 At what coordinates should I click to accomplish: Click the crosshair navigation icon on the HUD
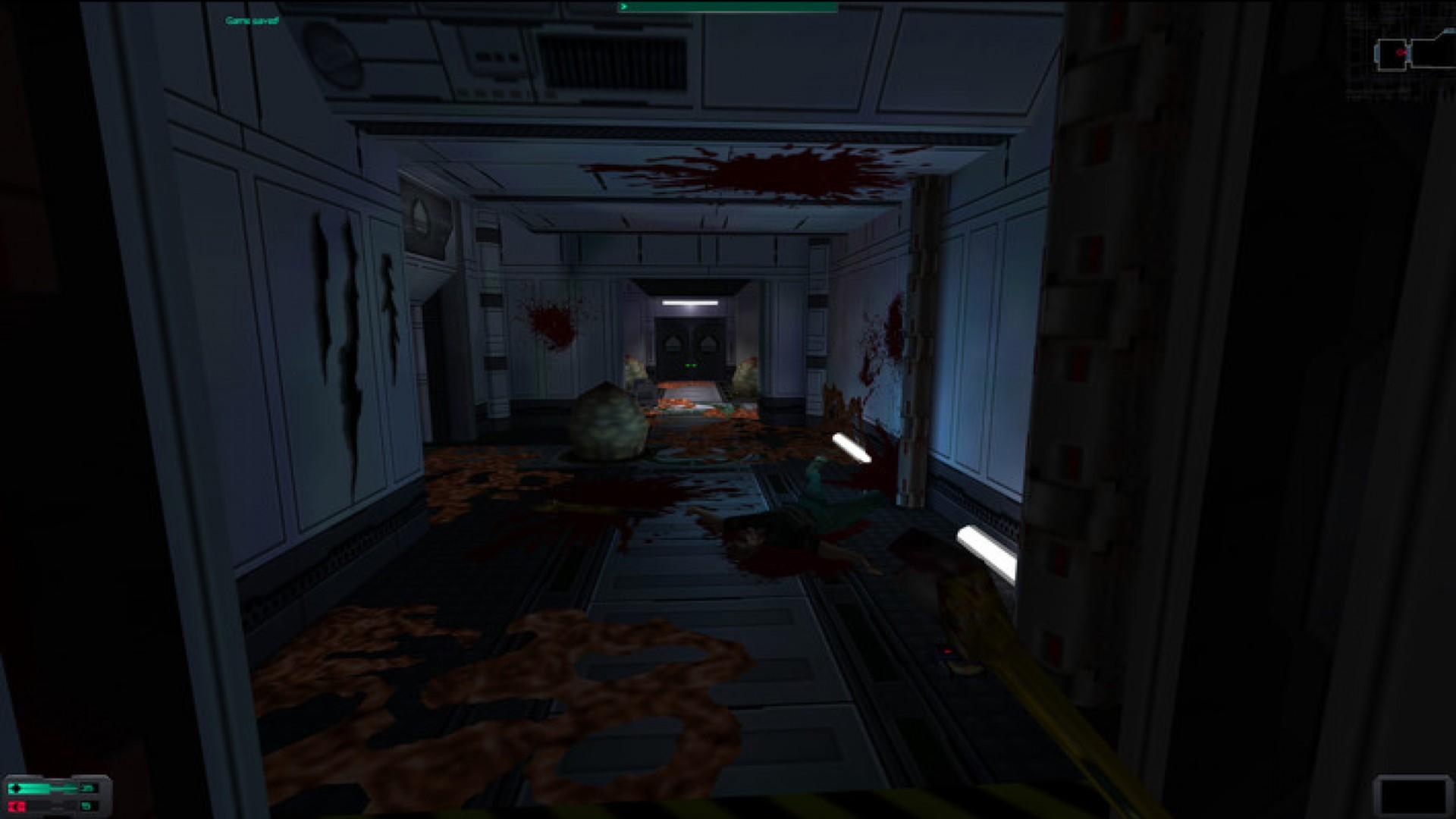click(x=16, y=788)
